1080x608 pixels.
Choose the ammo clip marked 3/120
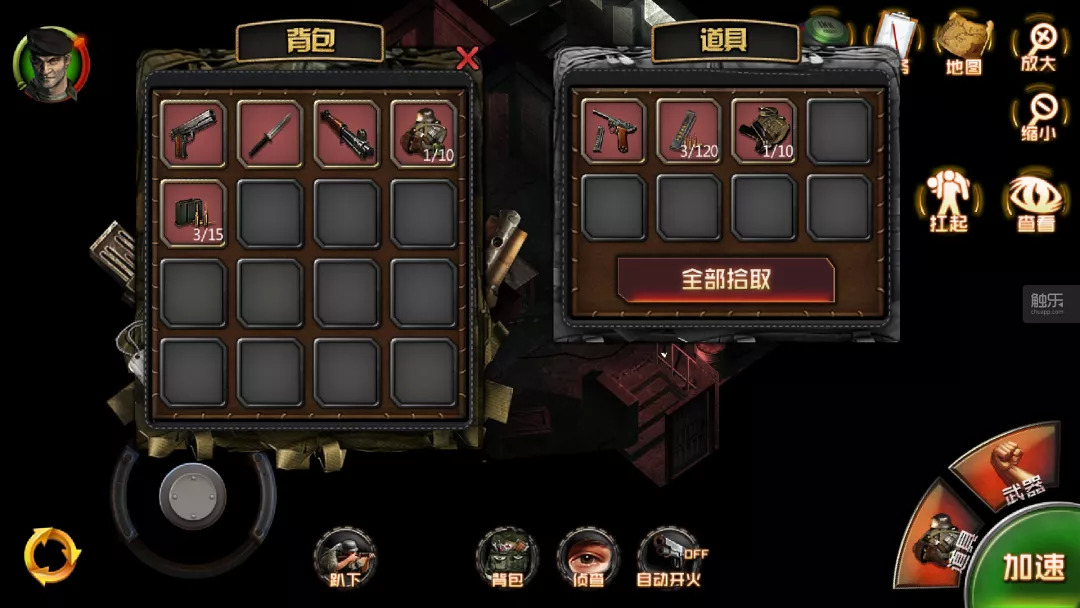tap(689, 131)
